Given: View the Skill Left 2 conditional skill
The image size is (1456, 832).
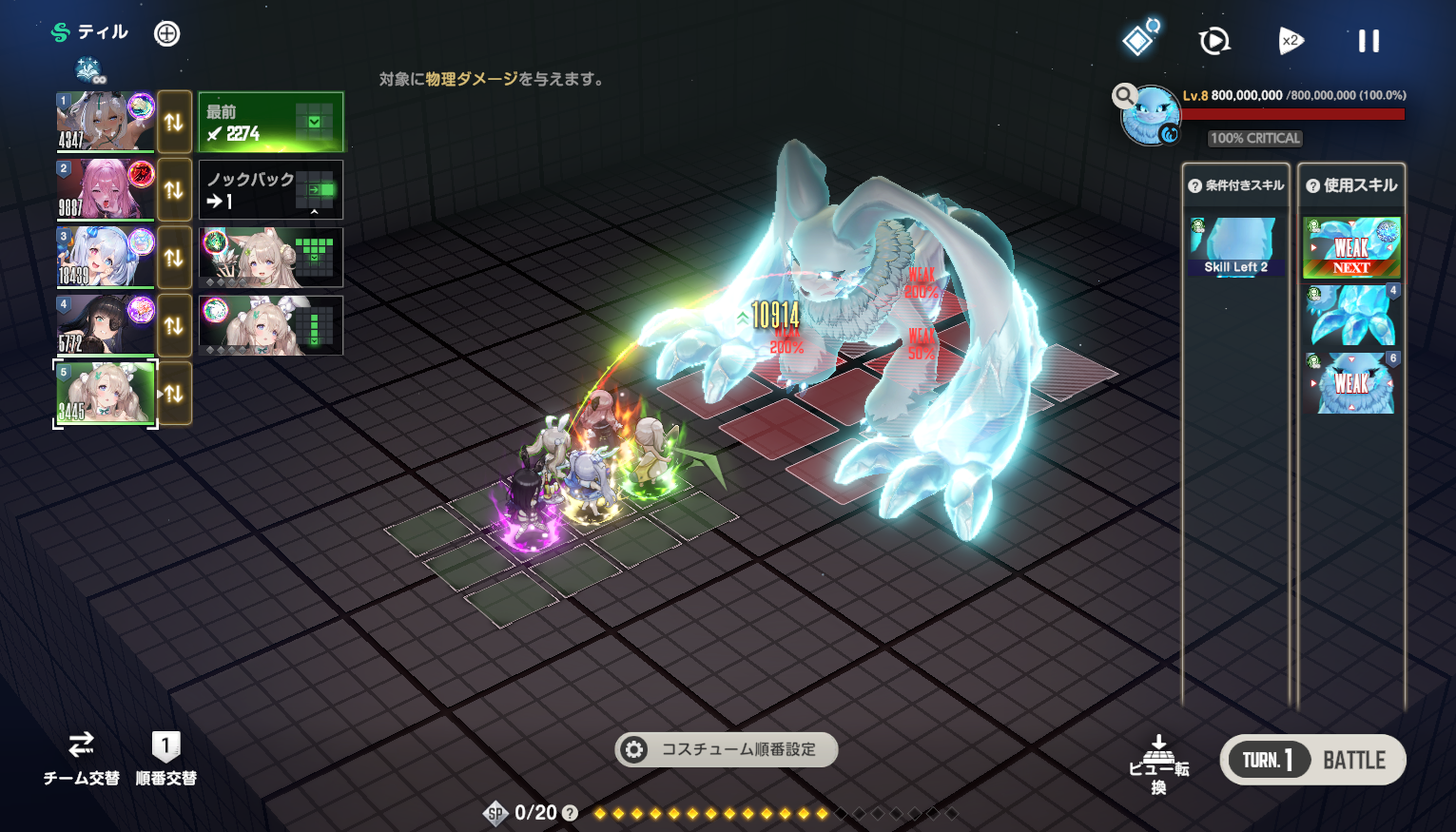Looking at the screenshot, I should [x=1235, y=246].
